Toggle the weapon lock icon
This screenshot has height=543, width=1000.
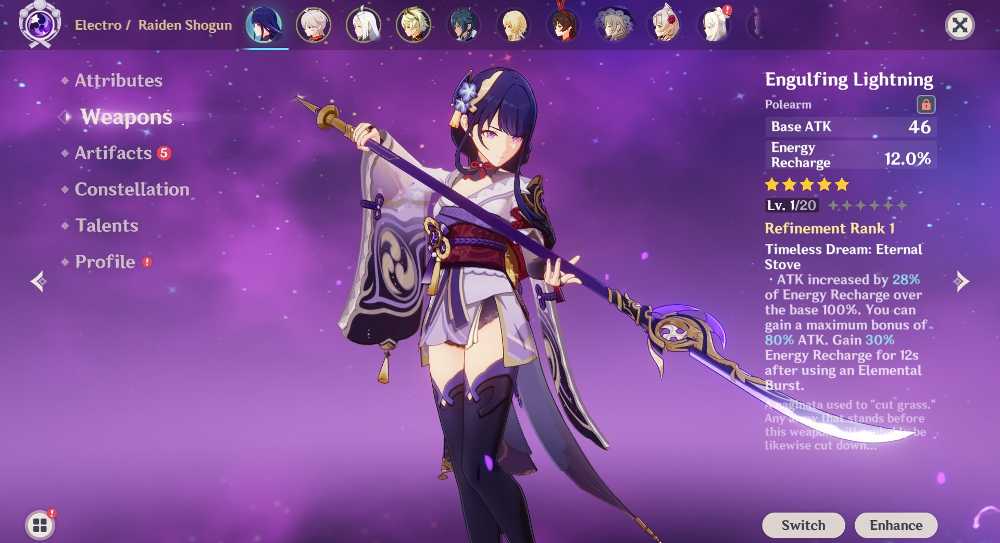[925, 104]
